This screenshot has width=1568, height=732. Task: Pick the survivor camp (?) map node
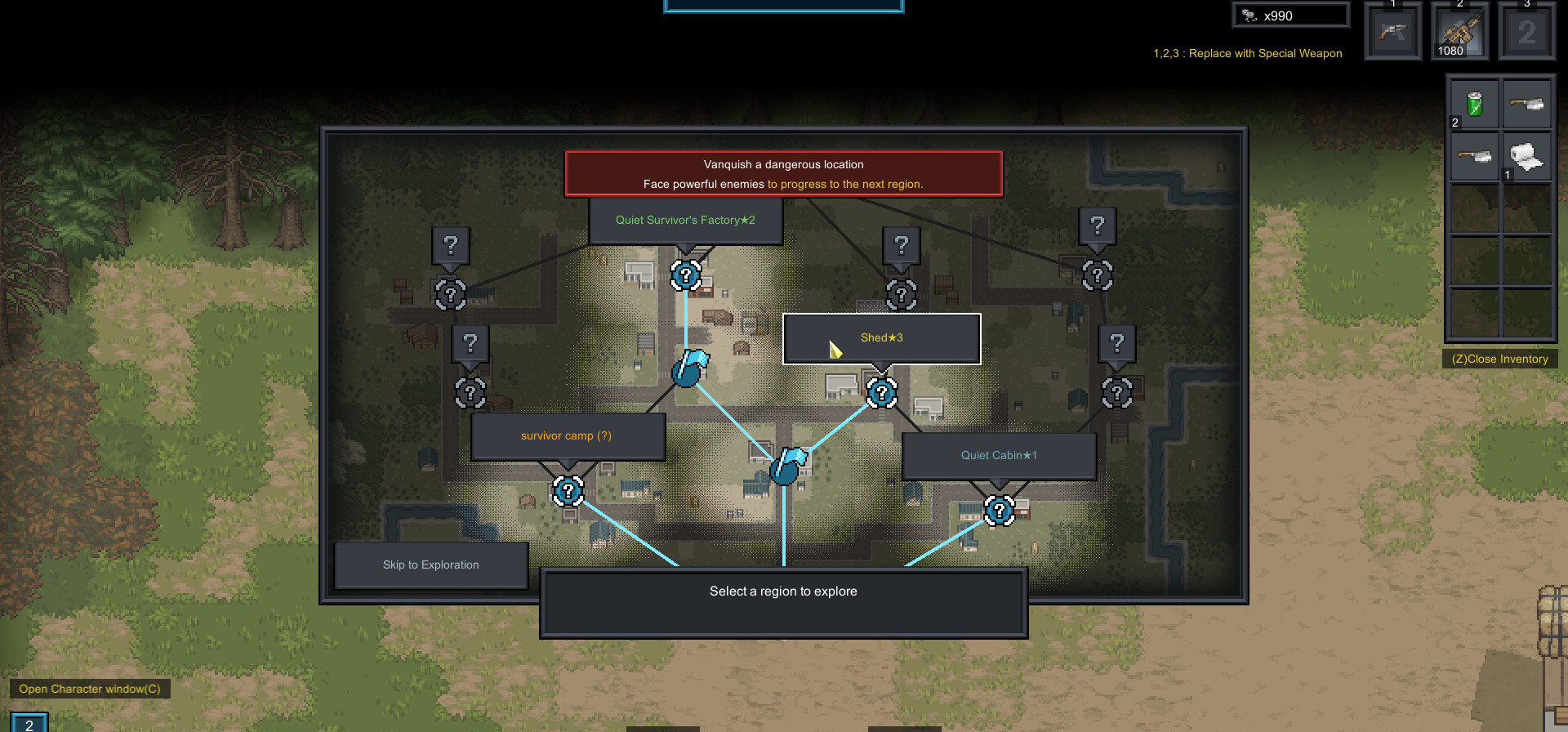[x=568, y=491]
